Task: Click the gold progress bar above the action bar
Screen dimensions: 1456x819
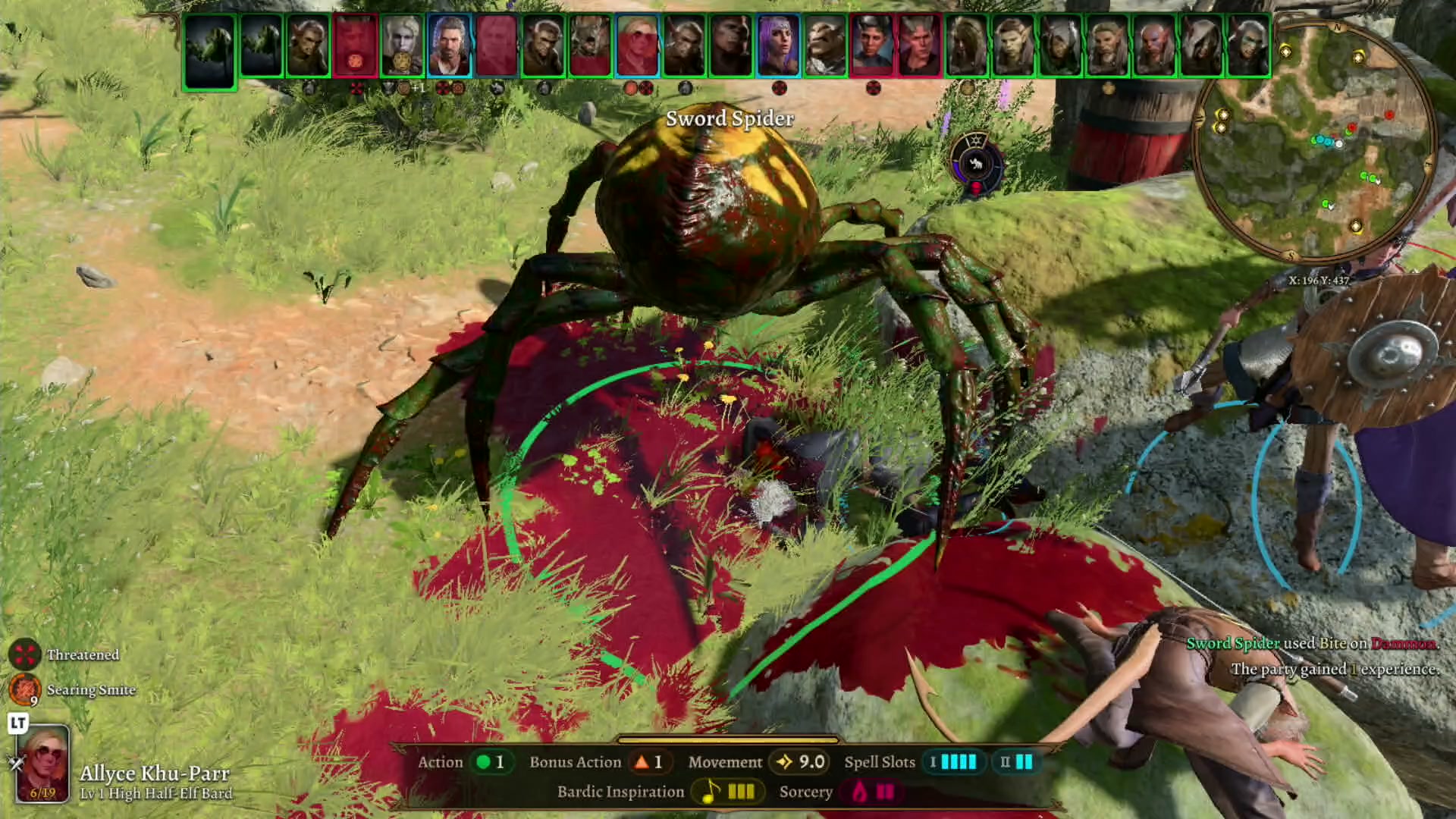Action: (x=726, y=740)
